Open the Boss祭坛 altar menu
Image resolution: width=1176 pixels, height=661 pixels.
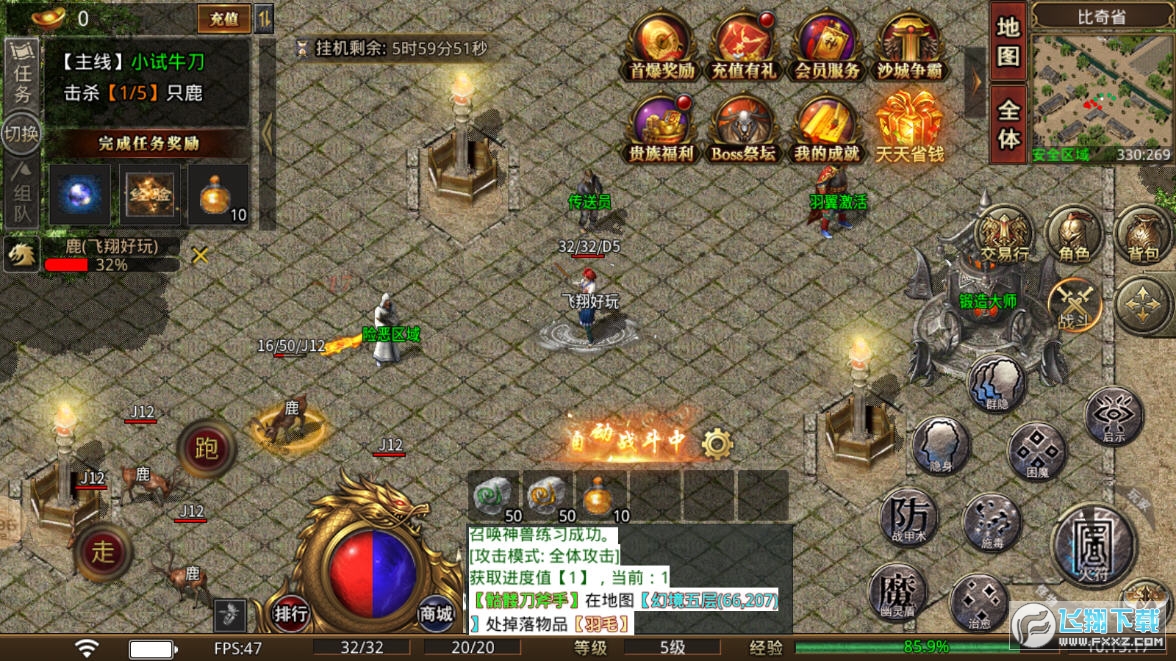(743, 128)
